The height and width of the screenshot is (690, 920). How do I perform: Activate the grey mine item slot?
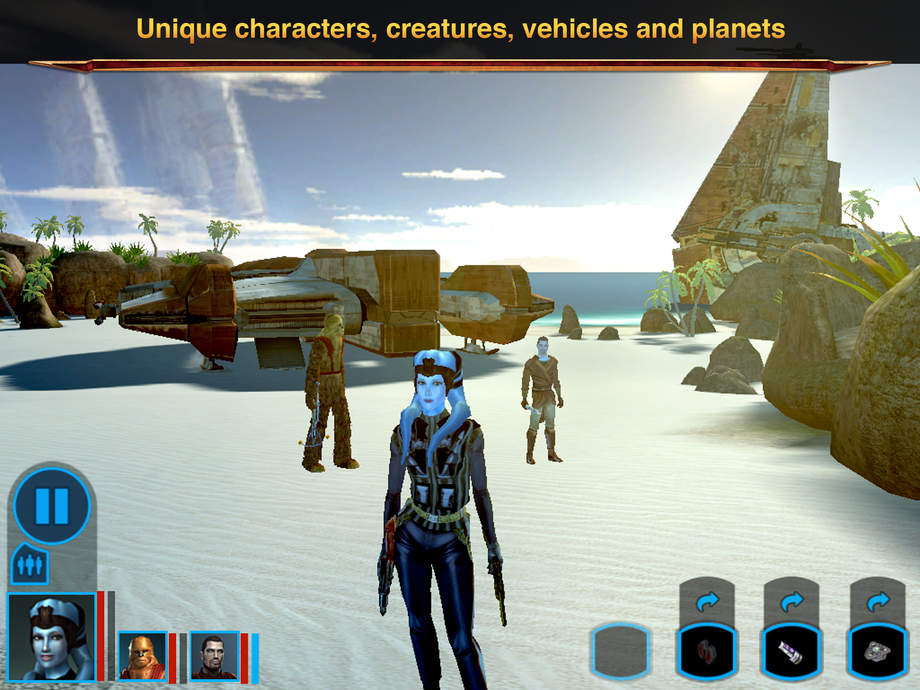[877, 652]
